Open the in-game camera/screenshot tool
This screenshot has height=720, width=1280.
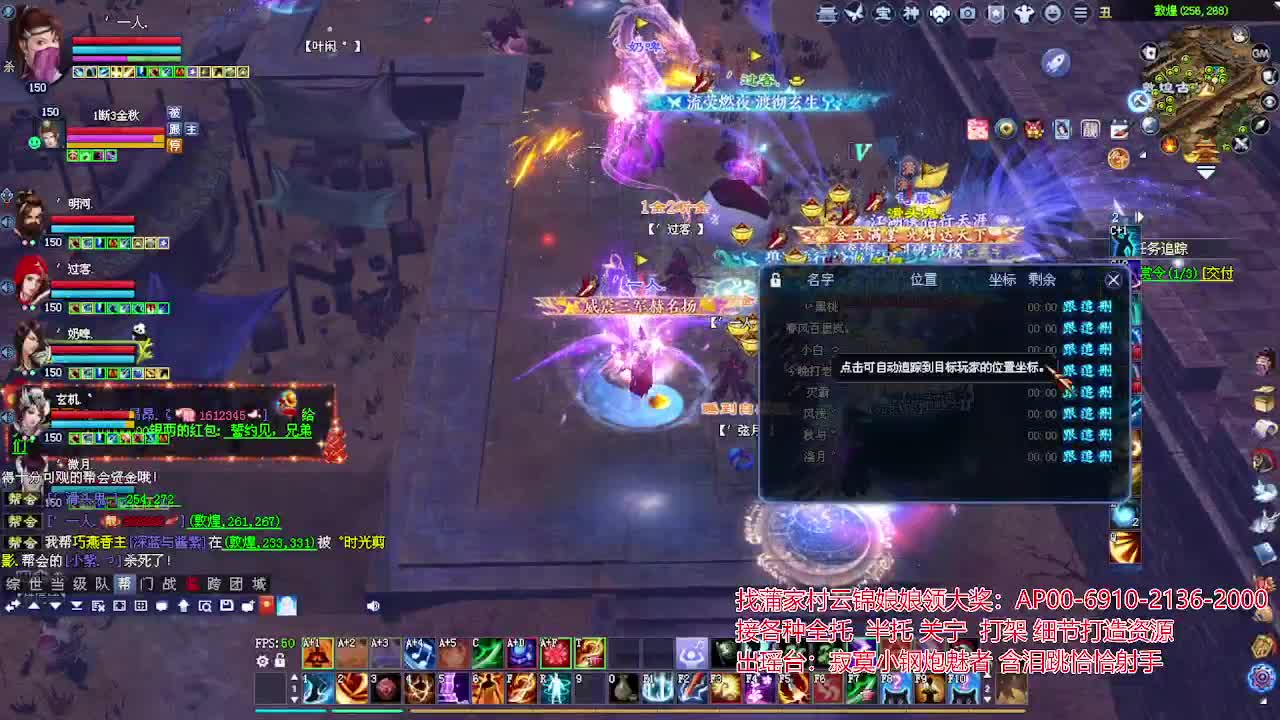click(x=966, y=13)
